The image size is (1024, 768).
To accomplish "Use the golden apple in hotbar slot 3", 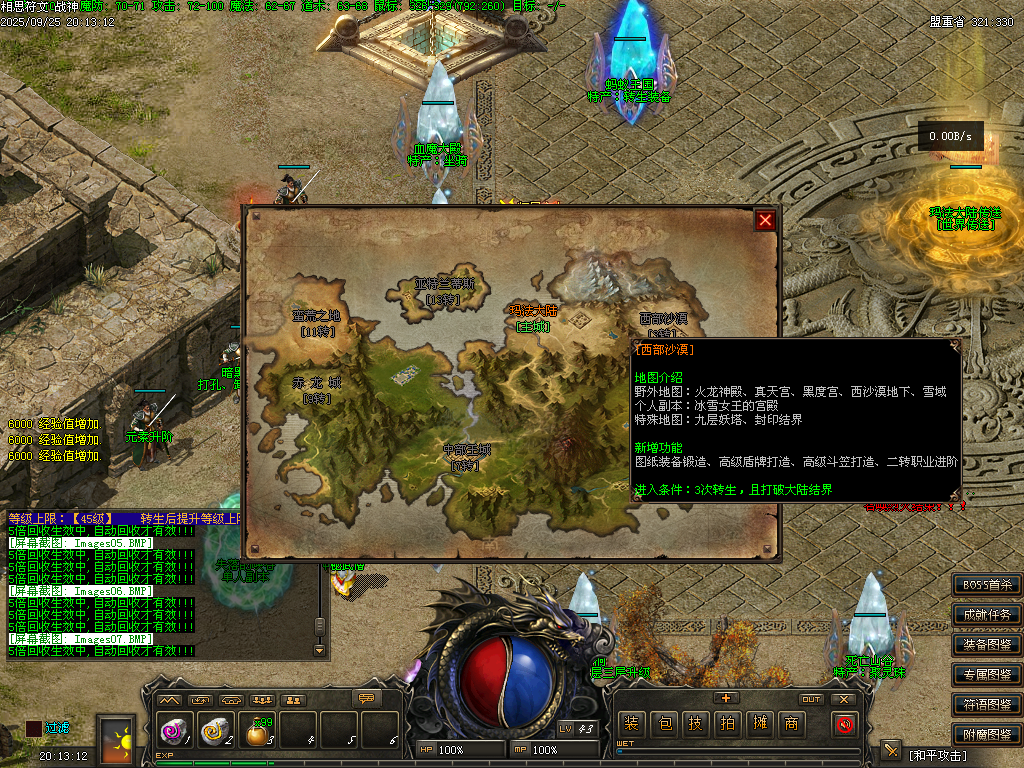I will 258,733.
